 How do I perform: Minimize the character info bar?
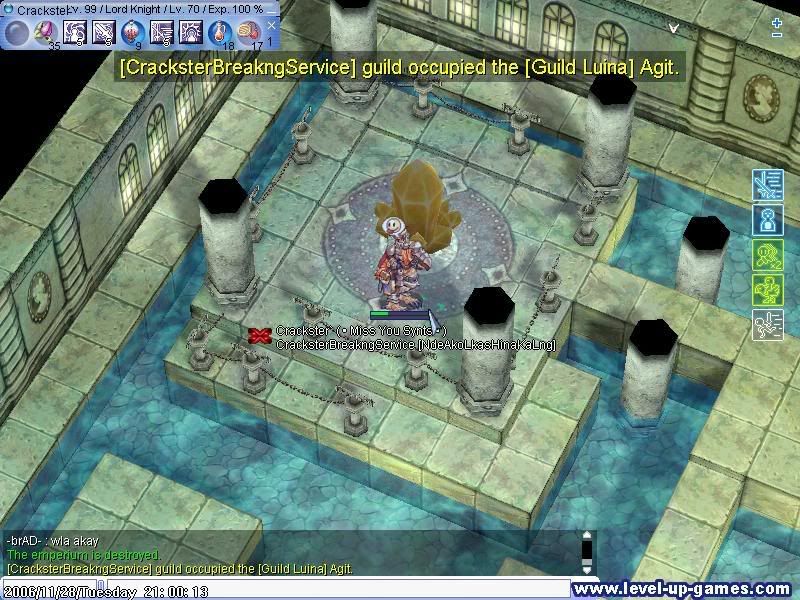point(272,8)
